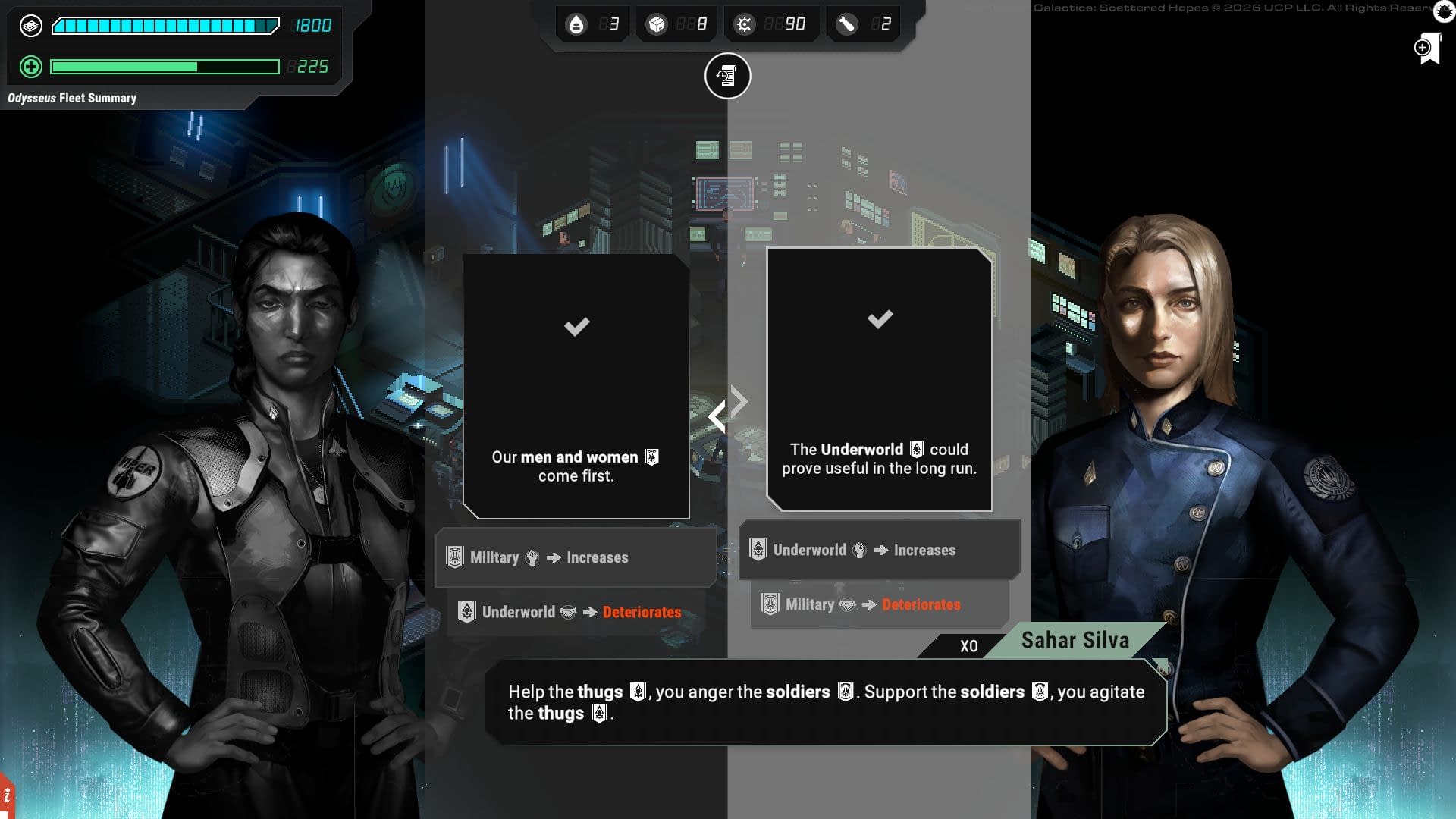
Task: Choose 'The Underworld could prove useful' option
Action: 879,379
